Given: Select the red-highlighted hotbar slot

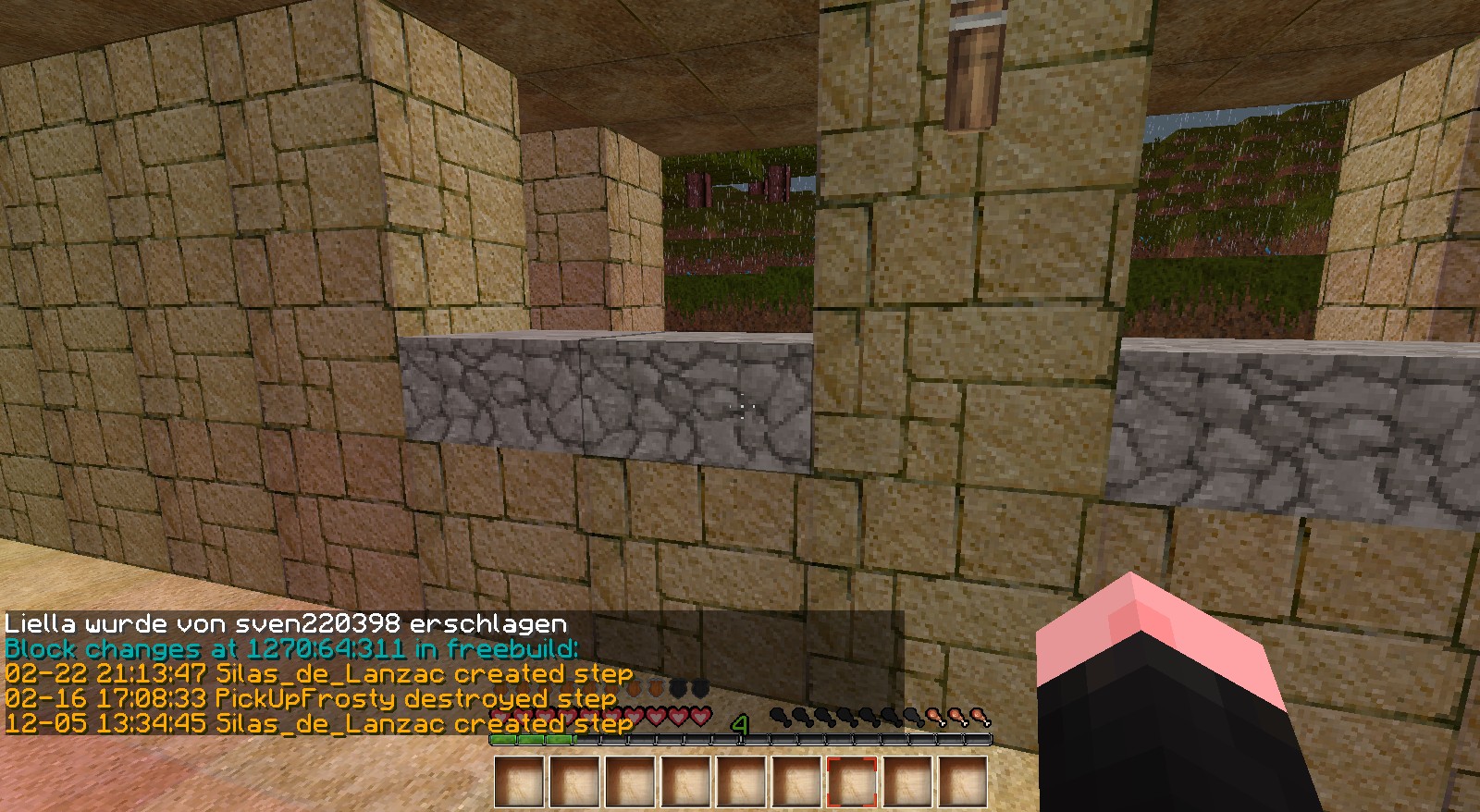Looking at the screenshot, I should click(852, 782).
